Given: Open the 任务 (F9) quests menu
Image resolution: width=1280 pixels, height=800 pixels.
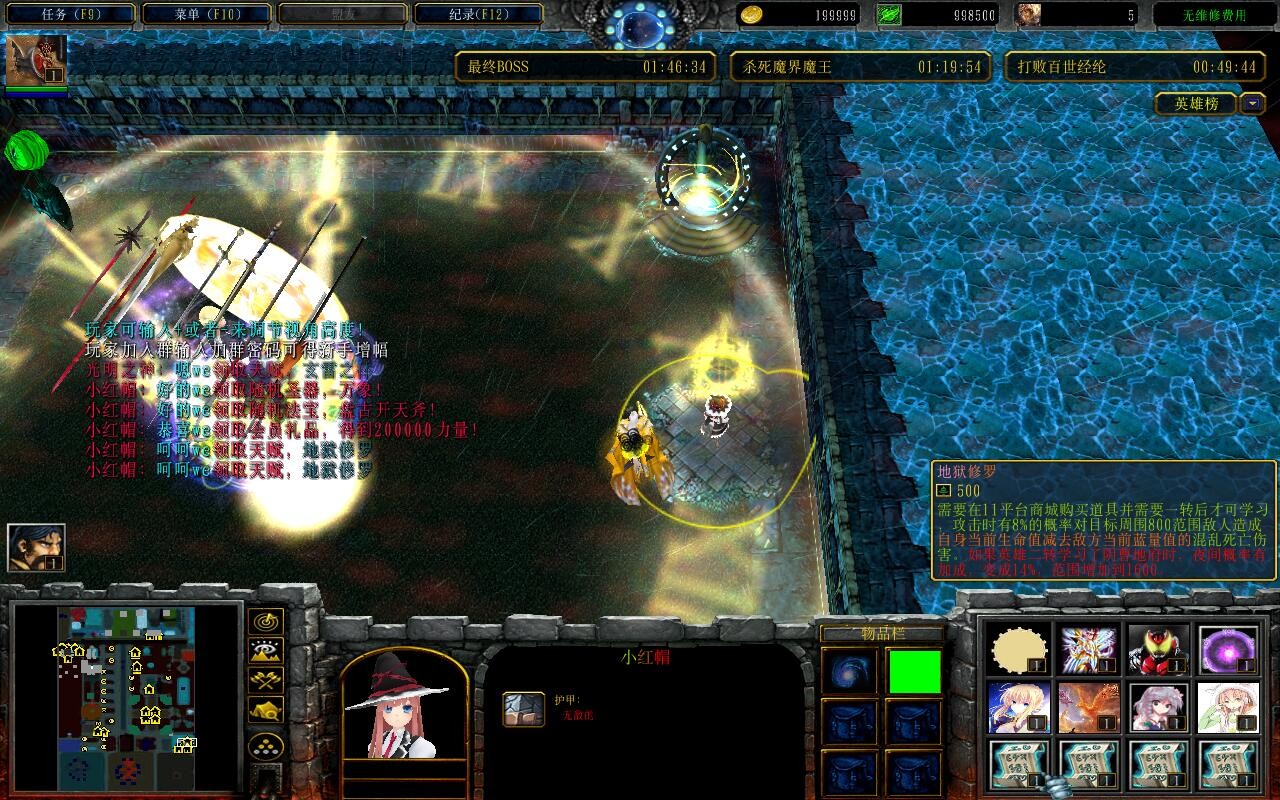Looking at the screenshot, I should coord(71,14).
